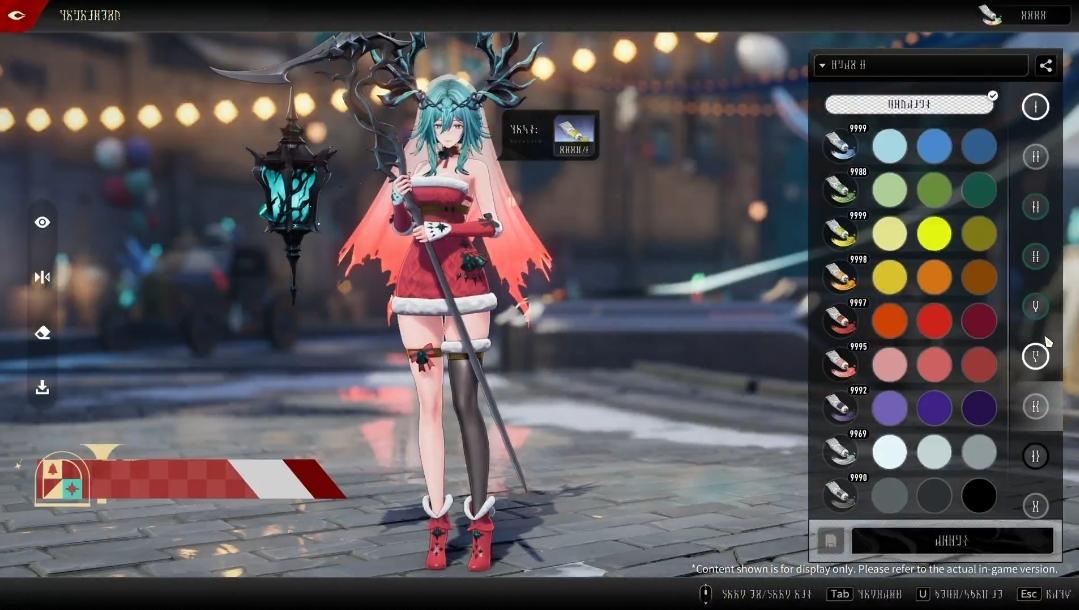Click the download arrow icon
This screenshot has height=610, width=1079.
pyautogui.click(x=42, y=388)
